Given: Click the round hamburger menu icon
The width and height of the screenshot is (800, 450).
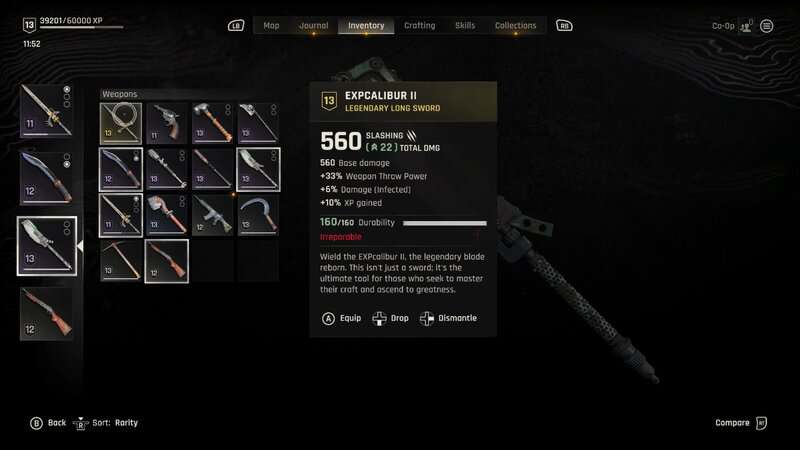Looking at the screenshot, I should (x=766, y=26).
